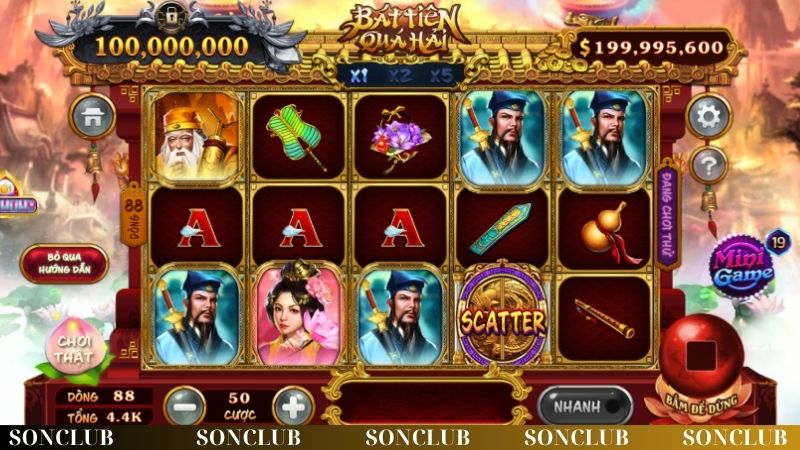This screenshot has height=450, width=800.
Task: Open the question mark help button
Action: [708, 165]
